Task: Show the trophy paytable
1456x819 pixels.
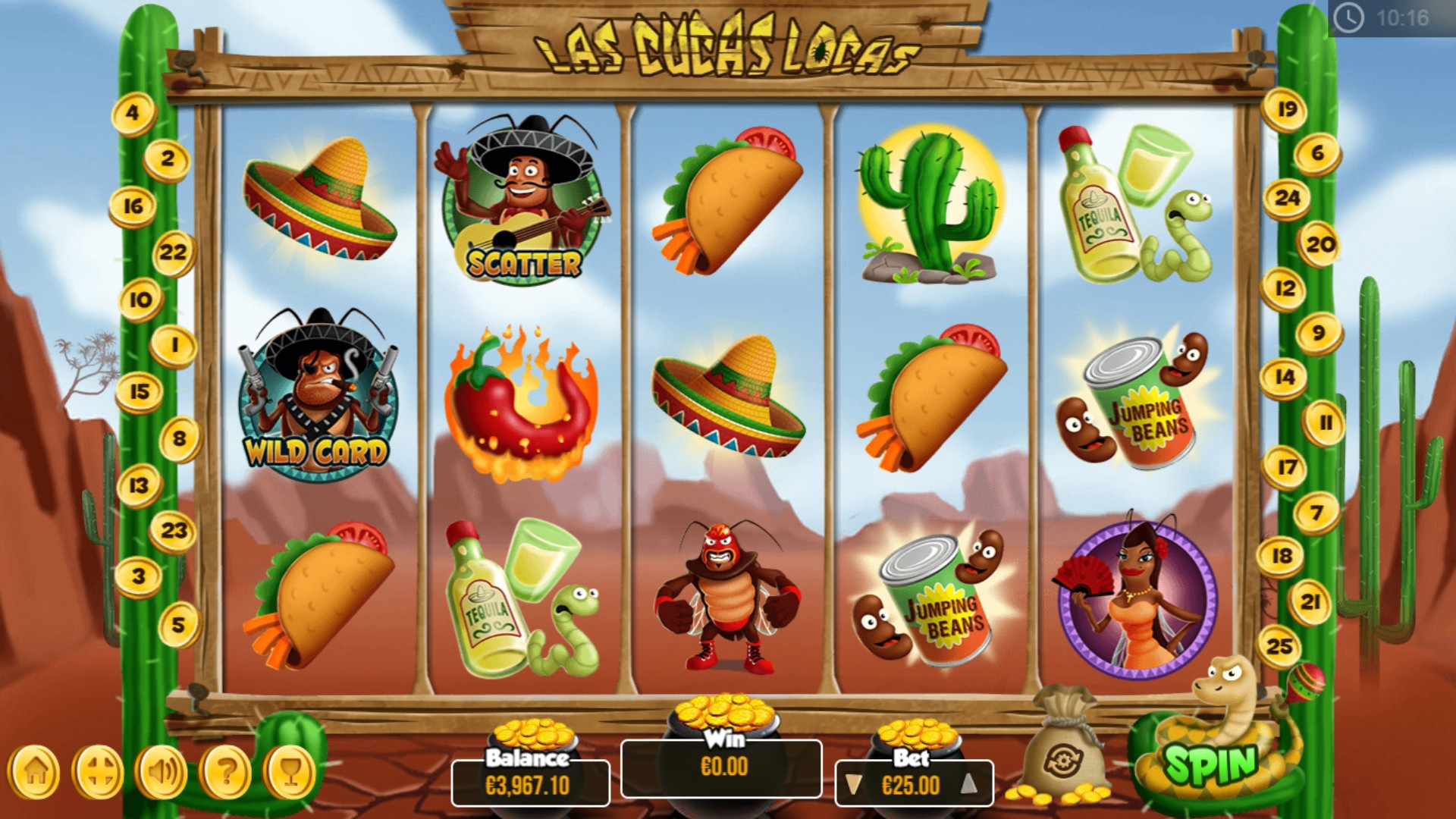Action: 290,772
